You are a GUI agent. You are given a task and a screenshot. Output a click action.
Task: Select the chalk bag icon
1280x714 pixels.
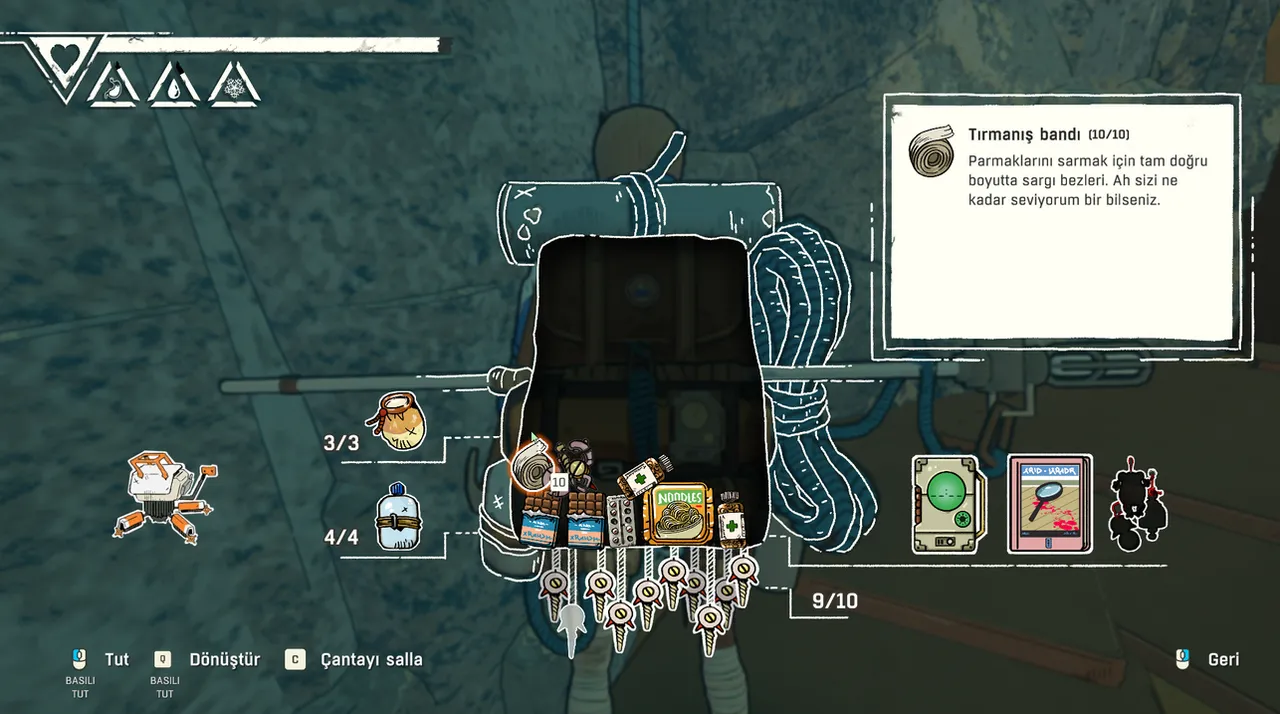399,421
